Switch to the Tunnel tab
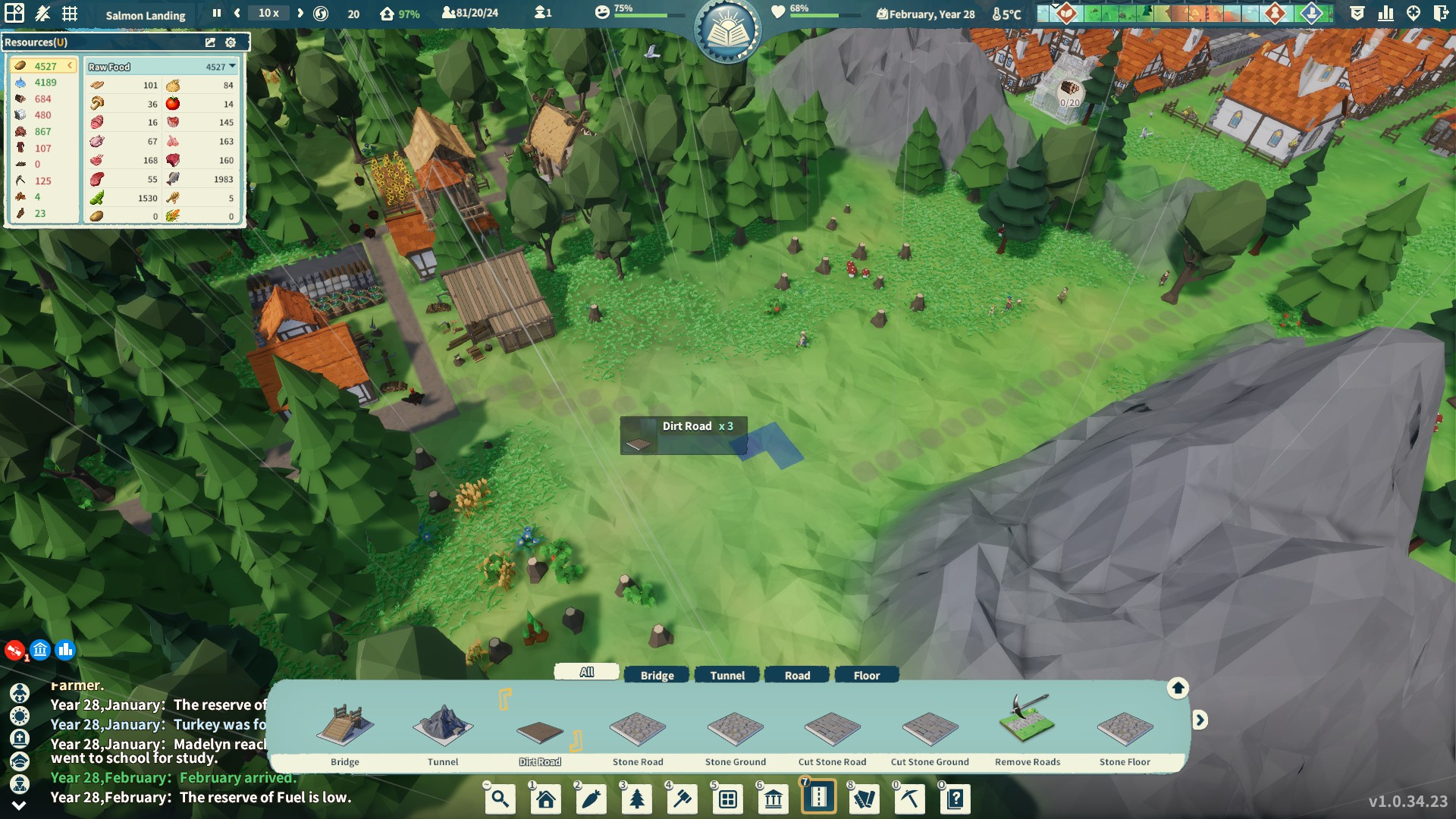The width and height of the screenshot is (1456, 819). (x=727, y=675)
